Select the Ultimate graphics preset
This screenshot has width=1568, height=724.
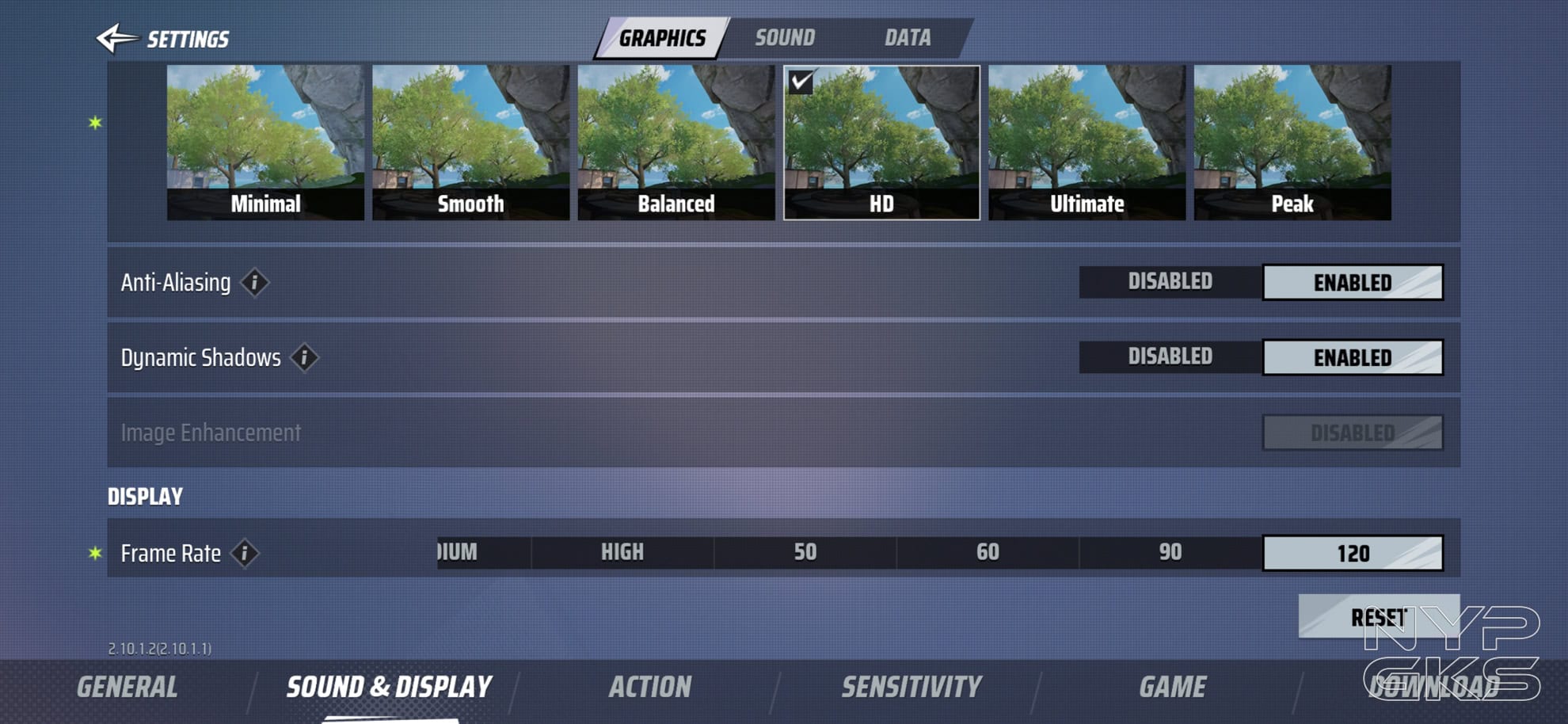coord(1087,143)
